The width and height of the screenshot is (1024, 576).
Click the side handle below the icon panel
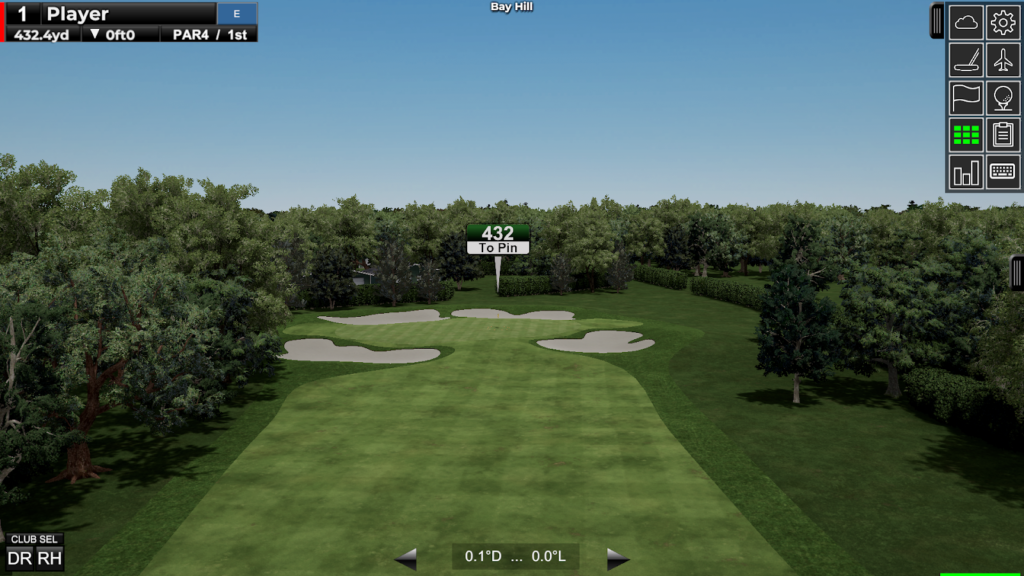[x=1017, y=273]
